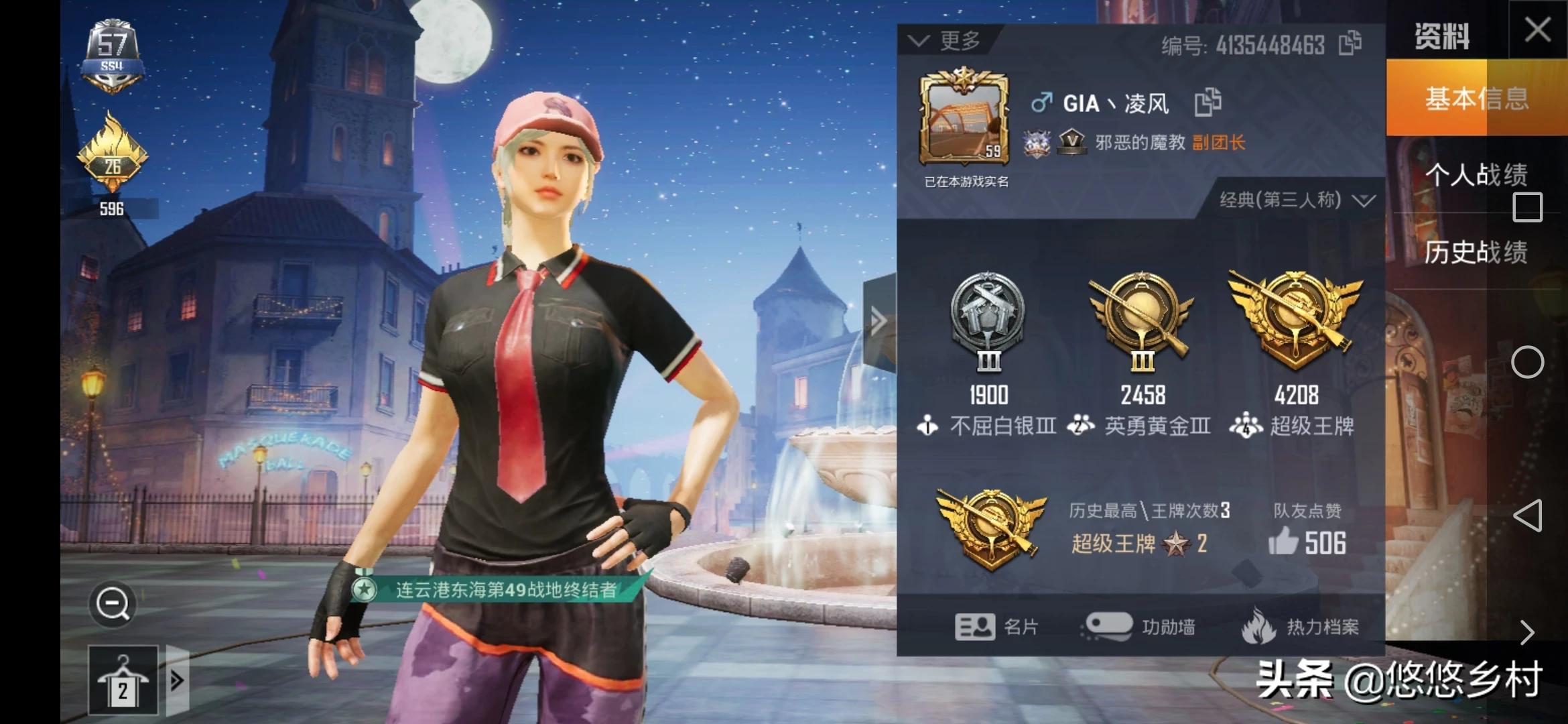Viewport: 1568px width, 724px height.
Task: Open the 历史战绩 tab
Action: [1476, 252]
